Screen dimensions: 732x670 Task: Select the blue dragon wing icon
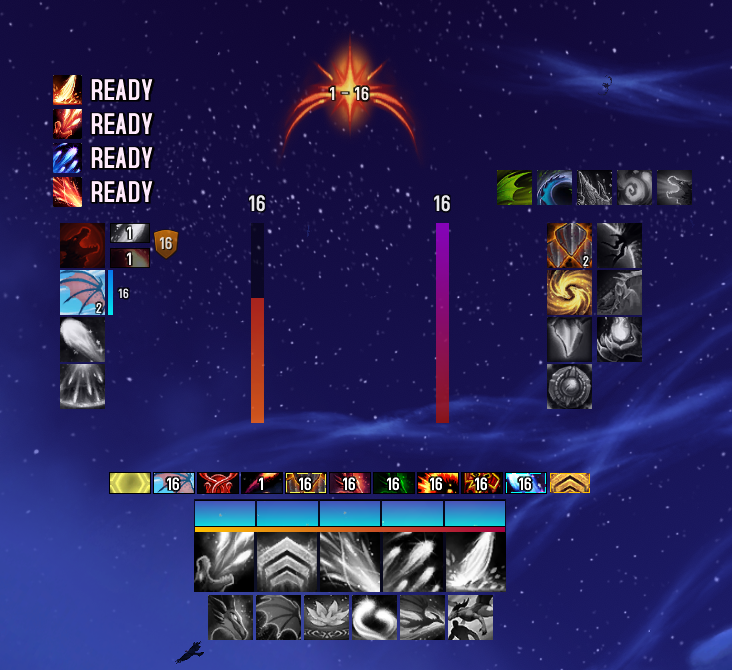coord(83,293)
